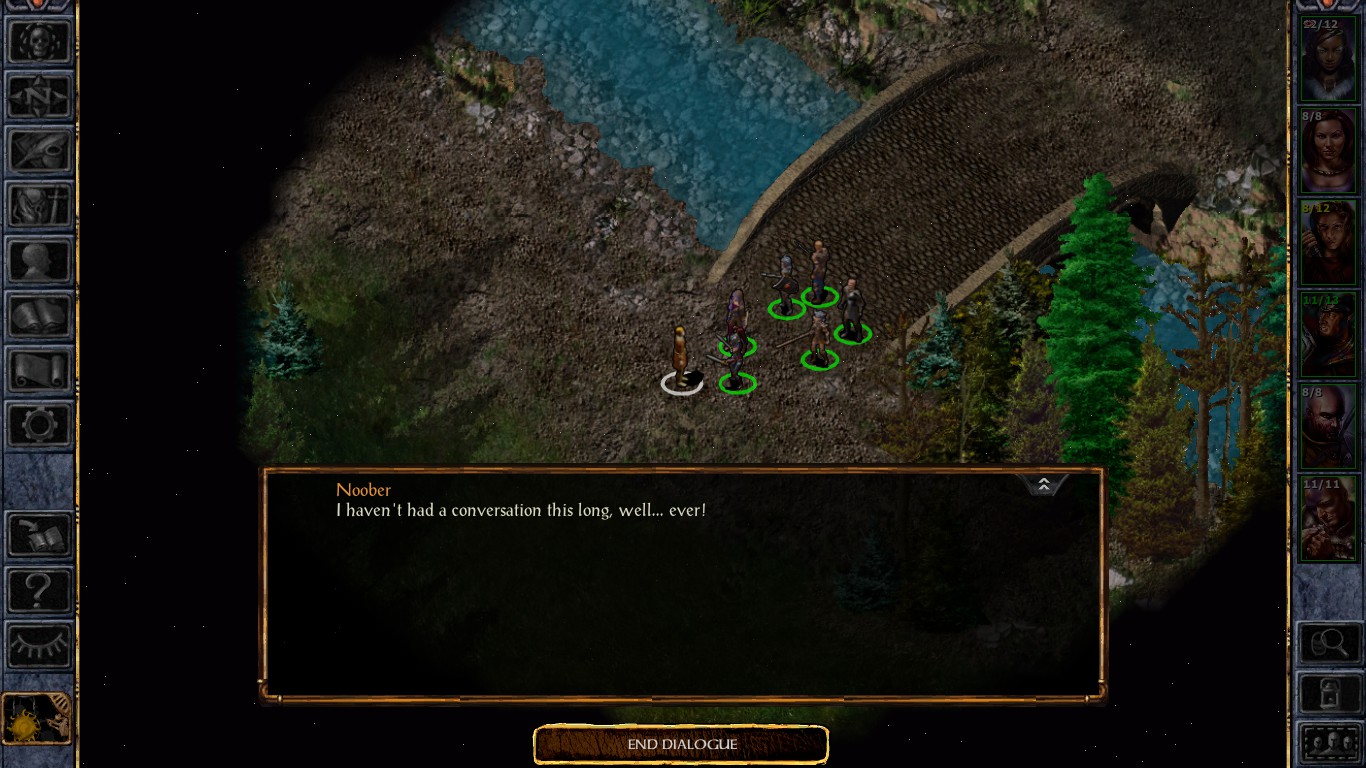Open help with the question mark icon
1366x768 pixels.
coord(39,590)
